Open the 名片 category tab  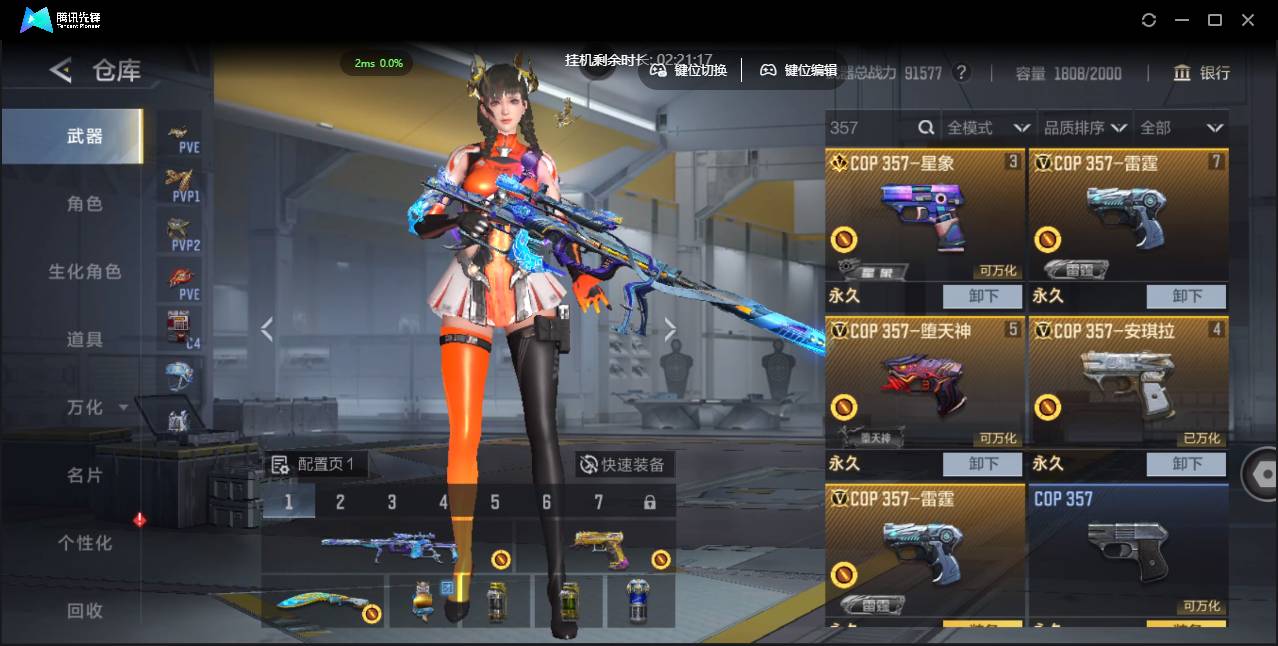click(85, 475)
